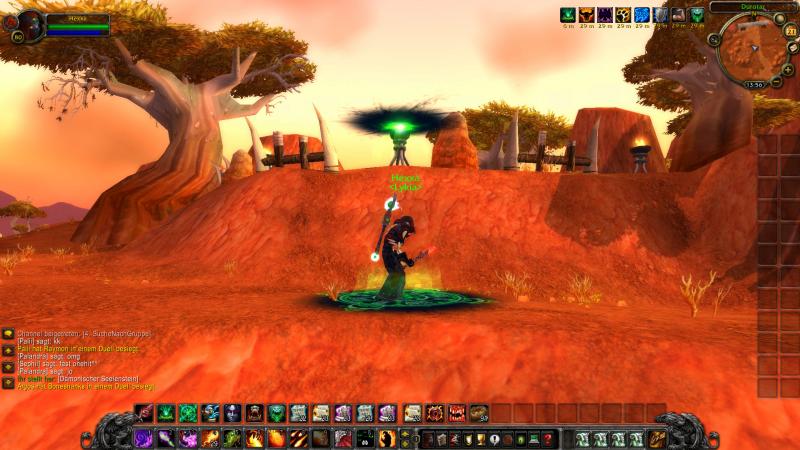Click the chat bubble button beside the chat log
This screenshot has height=450, width=800.
8,333
